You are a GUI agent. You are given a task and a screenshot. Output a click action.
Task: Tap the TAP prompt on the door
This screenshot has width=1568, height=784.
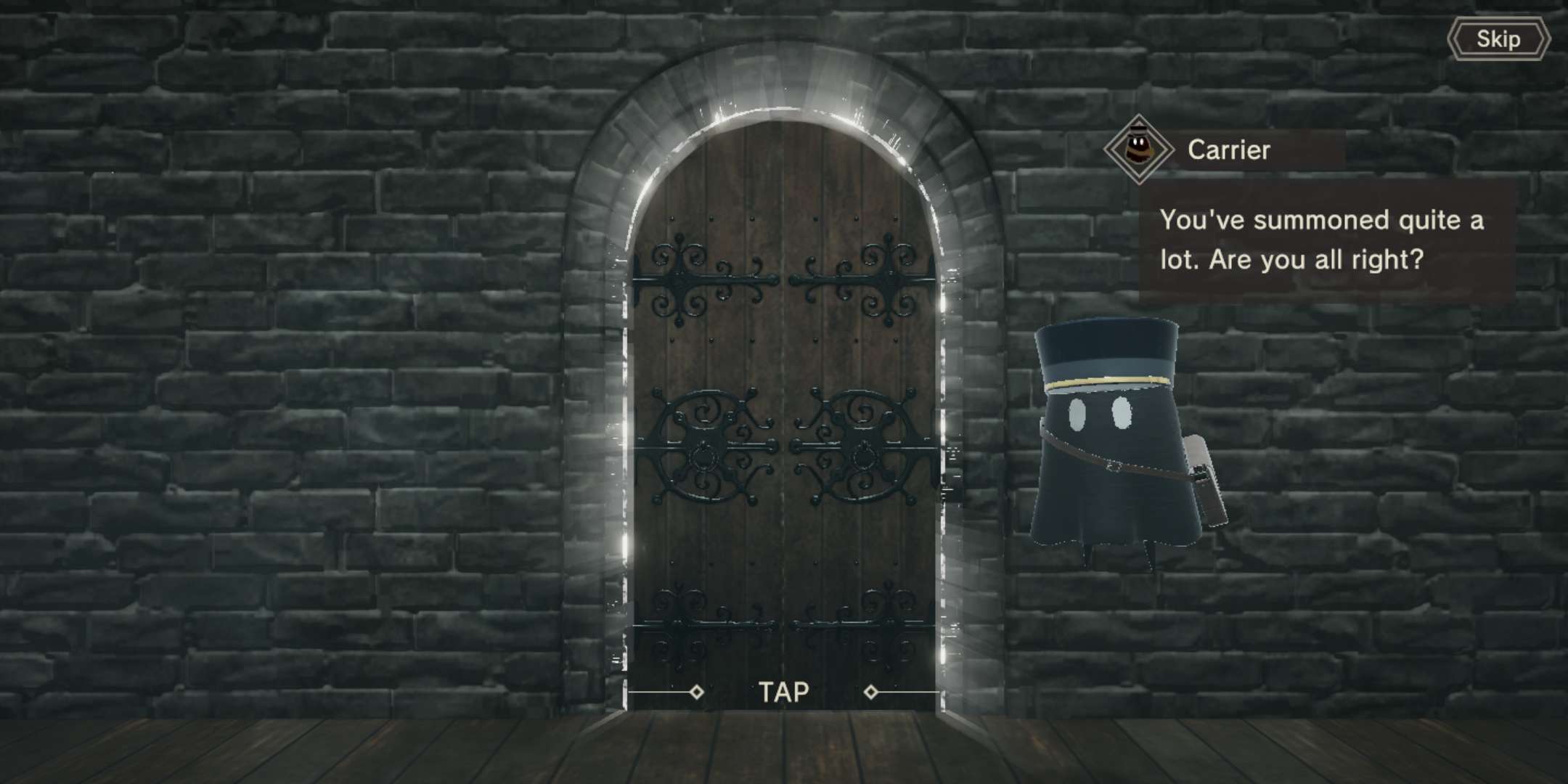click(x=784, y=692)
